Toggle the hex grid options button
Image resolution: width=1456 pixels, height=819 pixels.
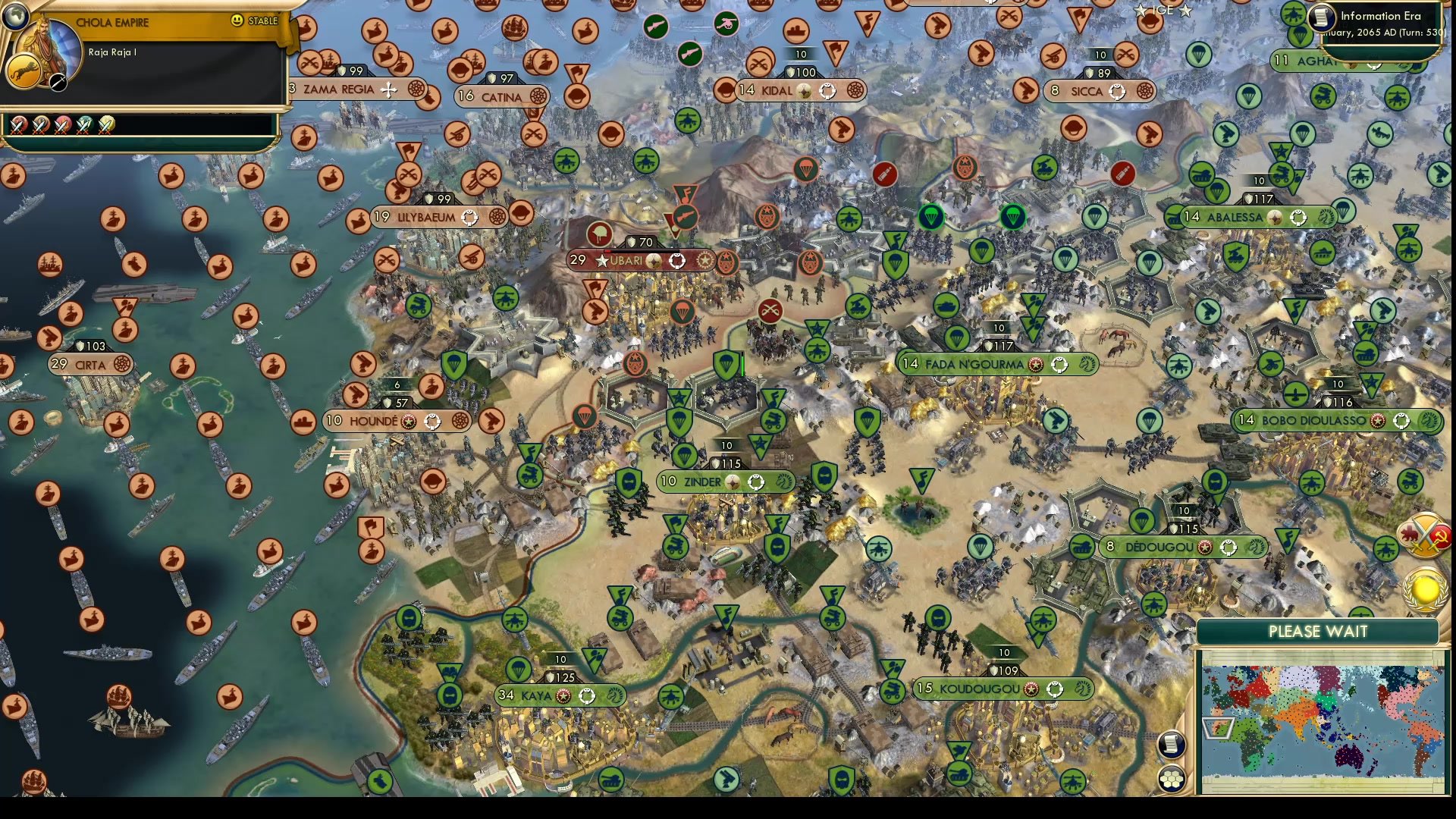[x=1172, y=779]
